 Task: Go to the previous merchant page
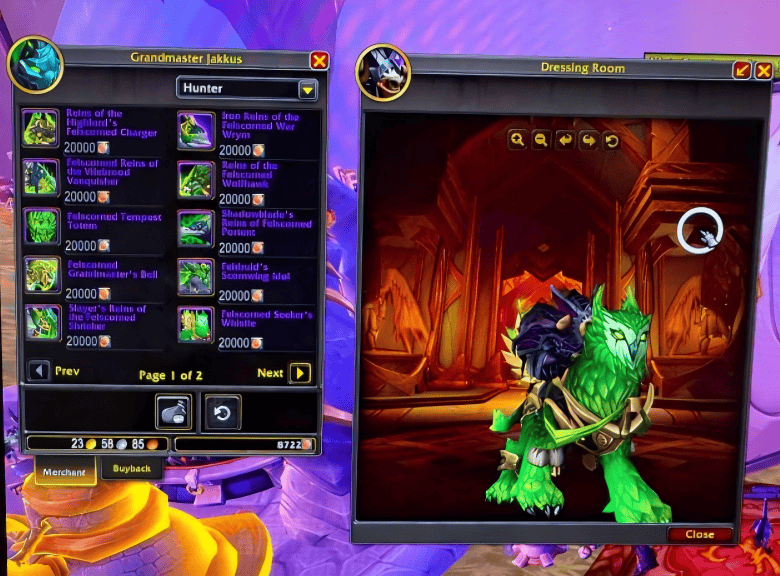(x=39, y=372)
